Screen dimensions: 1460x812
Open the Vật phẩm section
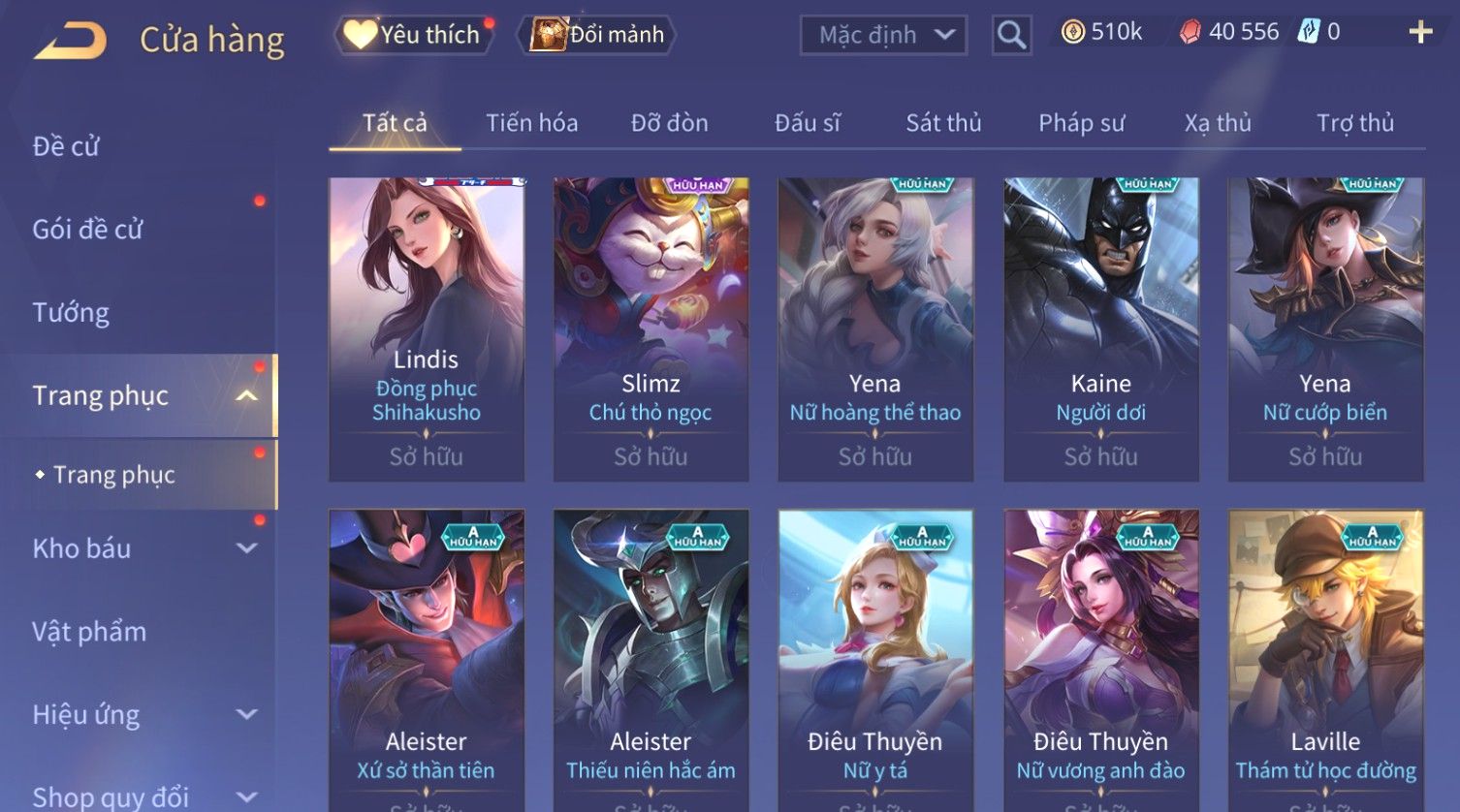[89, 632]
